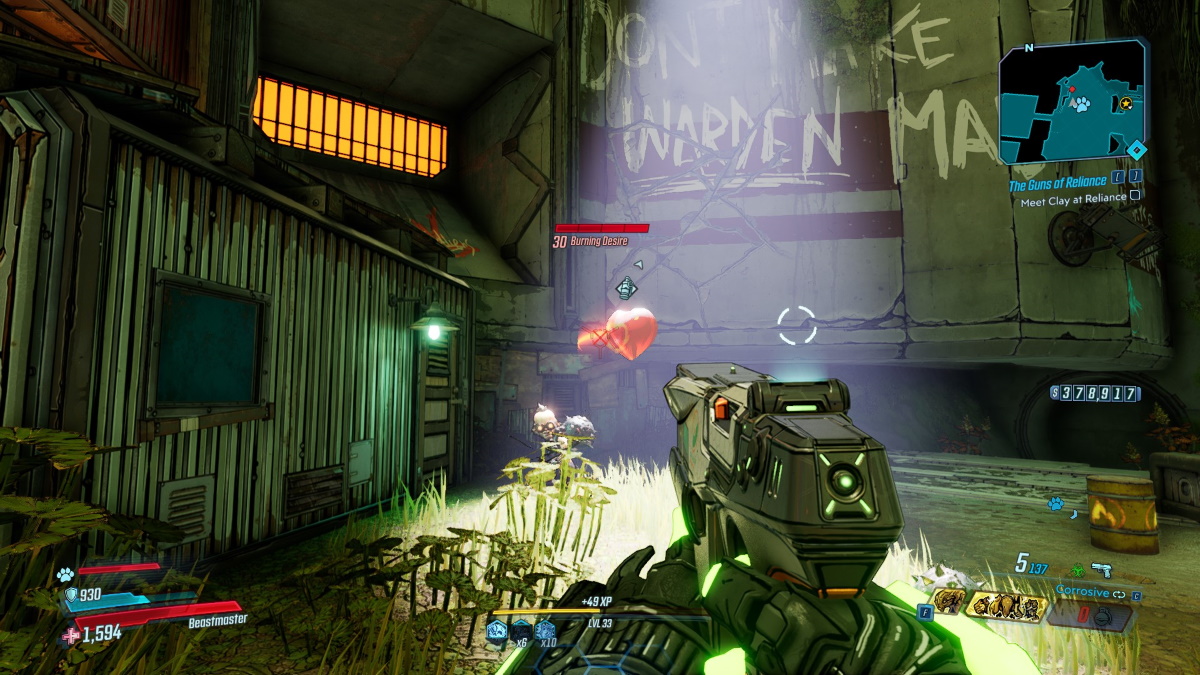Click the first blue hexagon buff icon
The height and width of the screenshot is (675, 1200).
(x=495, y=630)
